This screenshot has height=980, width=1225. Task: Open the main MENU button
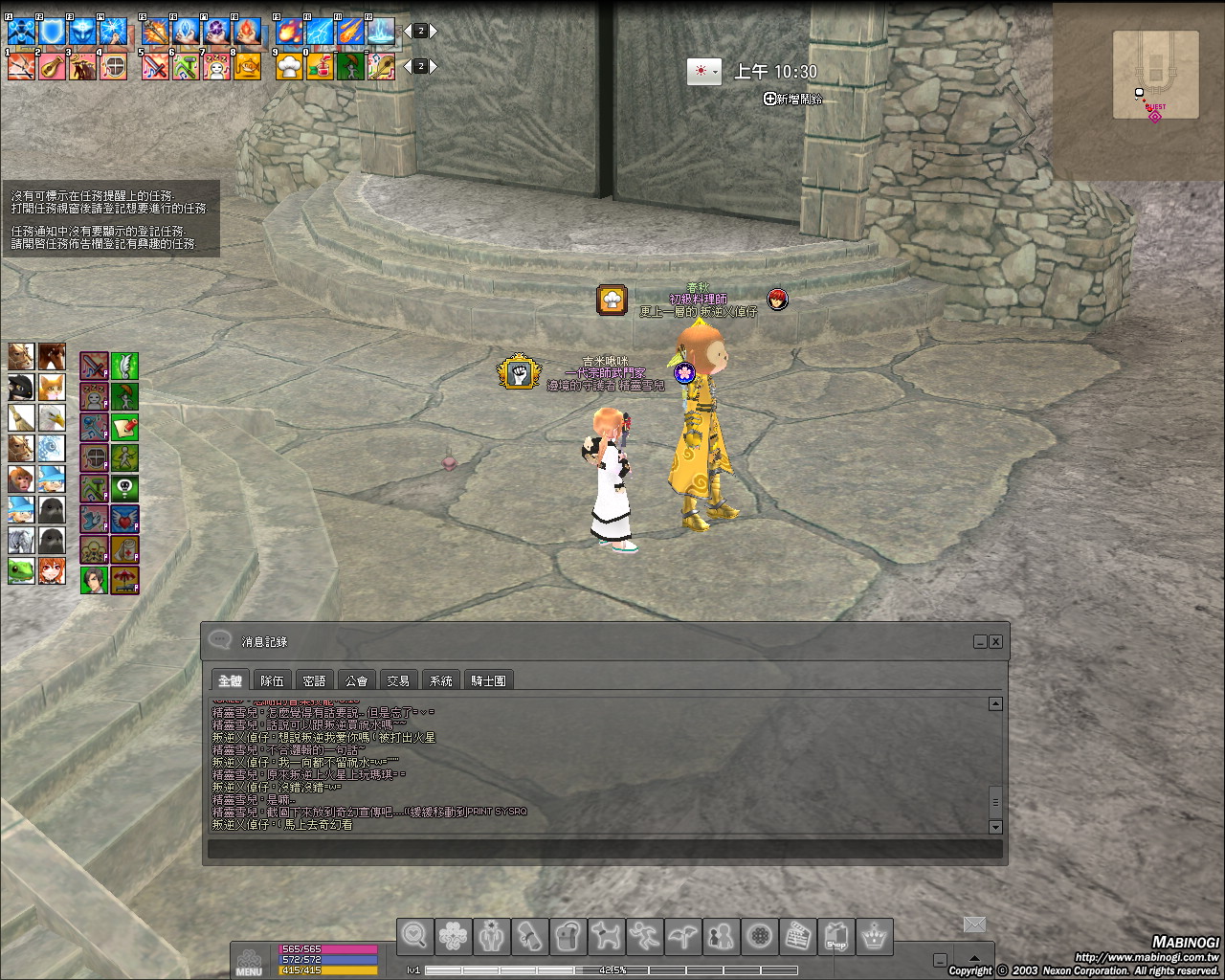click(x=249, y=961)
